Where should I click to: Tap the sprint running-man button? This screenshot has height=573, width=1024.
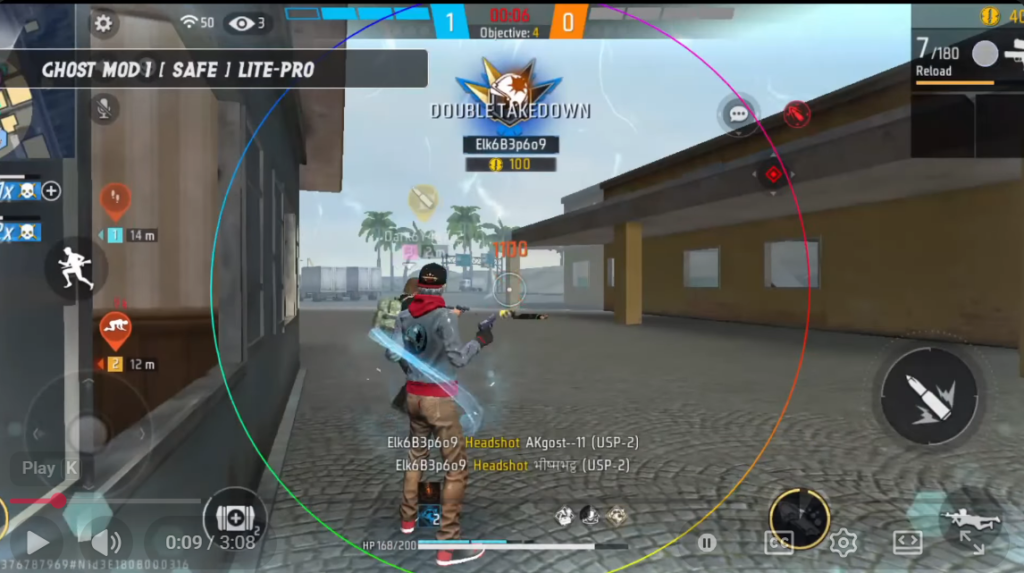76,268
